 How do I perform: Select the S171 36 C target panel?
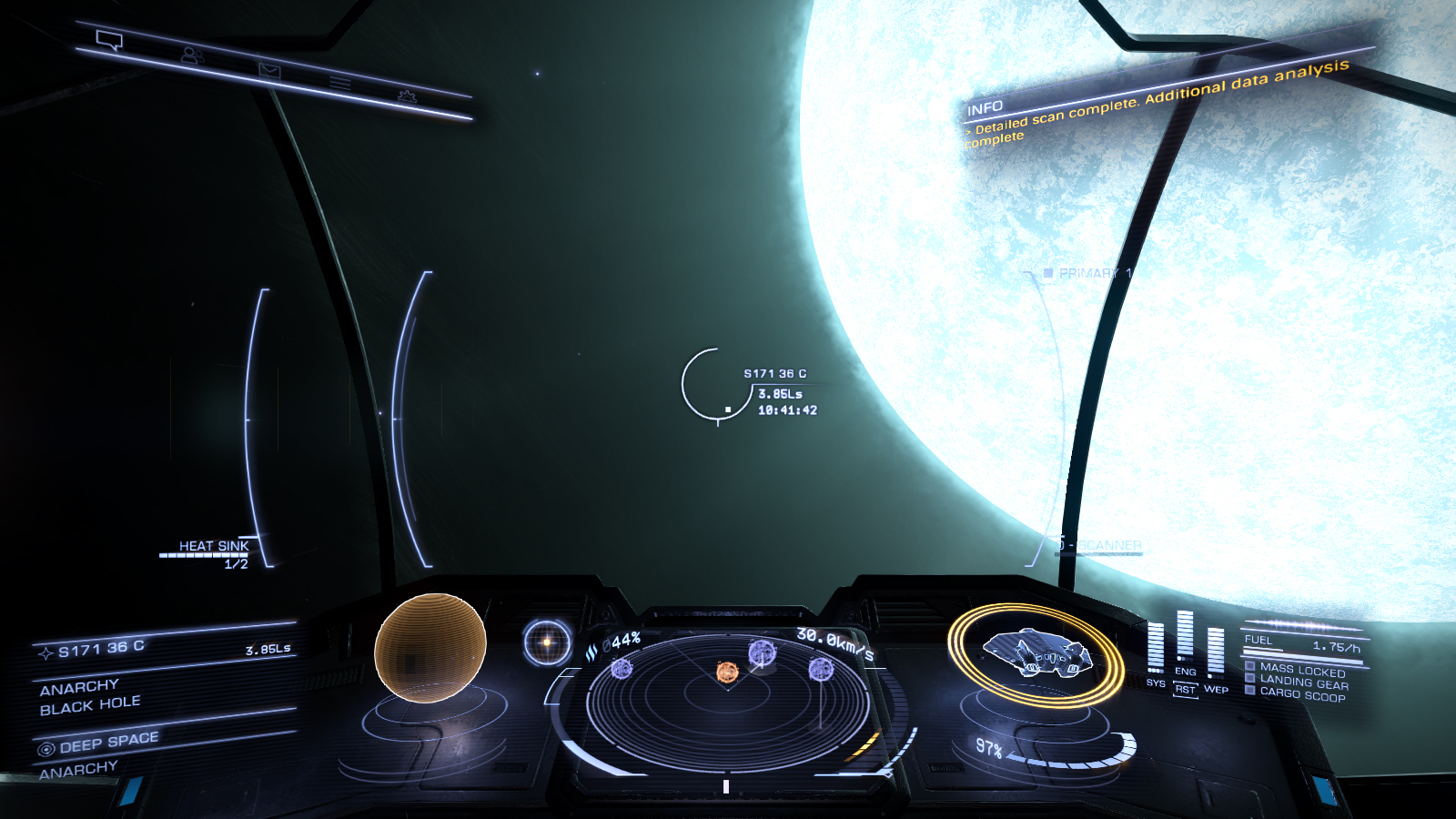(x=164, y=648)
